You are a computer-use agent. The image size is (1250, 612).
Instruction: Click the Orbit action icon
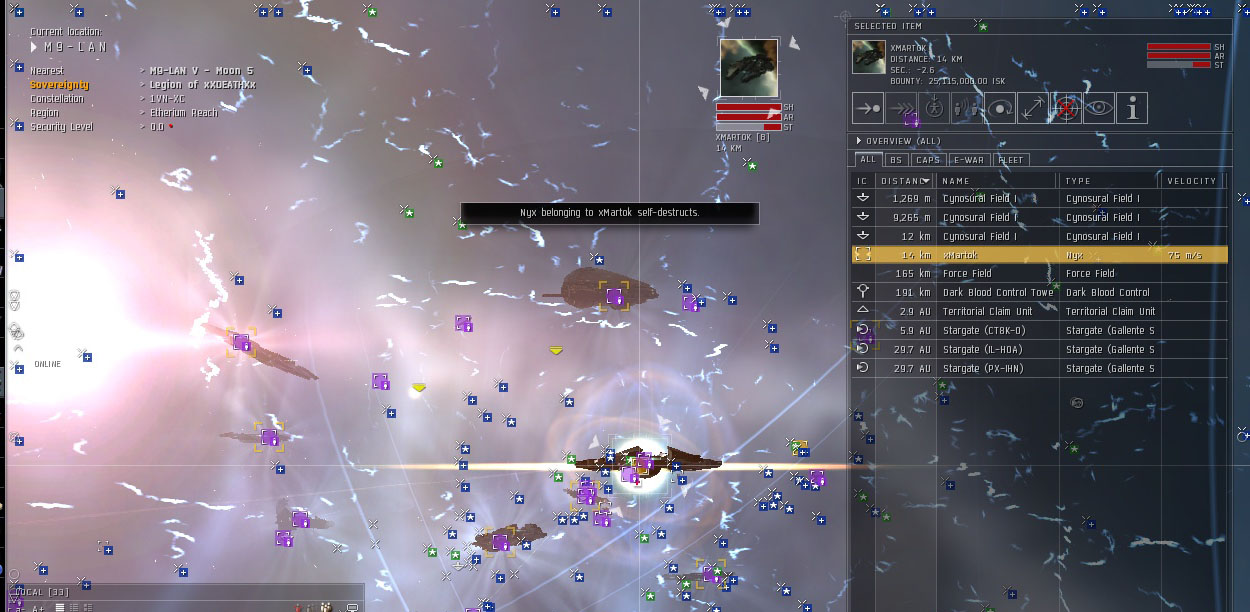coord(999,108)
